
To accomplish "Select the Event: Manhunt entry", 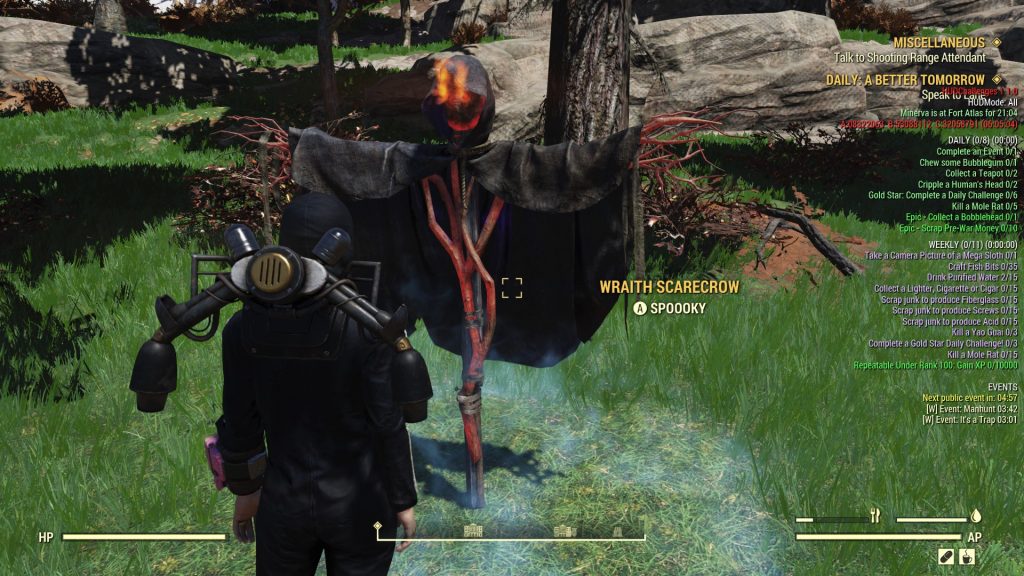I will (x=971, y=409).
